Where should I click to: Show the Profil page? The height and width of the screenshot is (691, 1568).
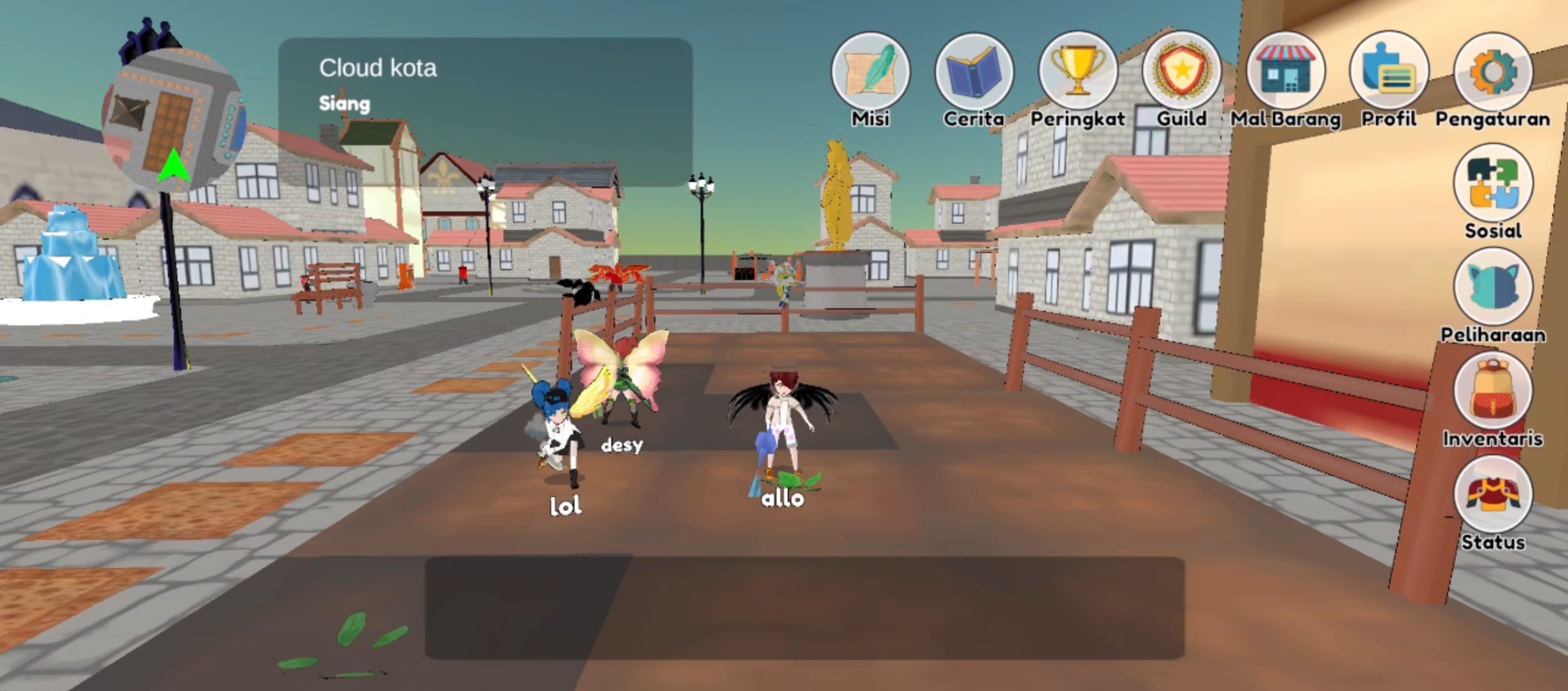point(1389,72)
